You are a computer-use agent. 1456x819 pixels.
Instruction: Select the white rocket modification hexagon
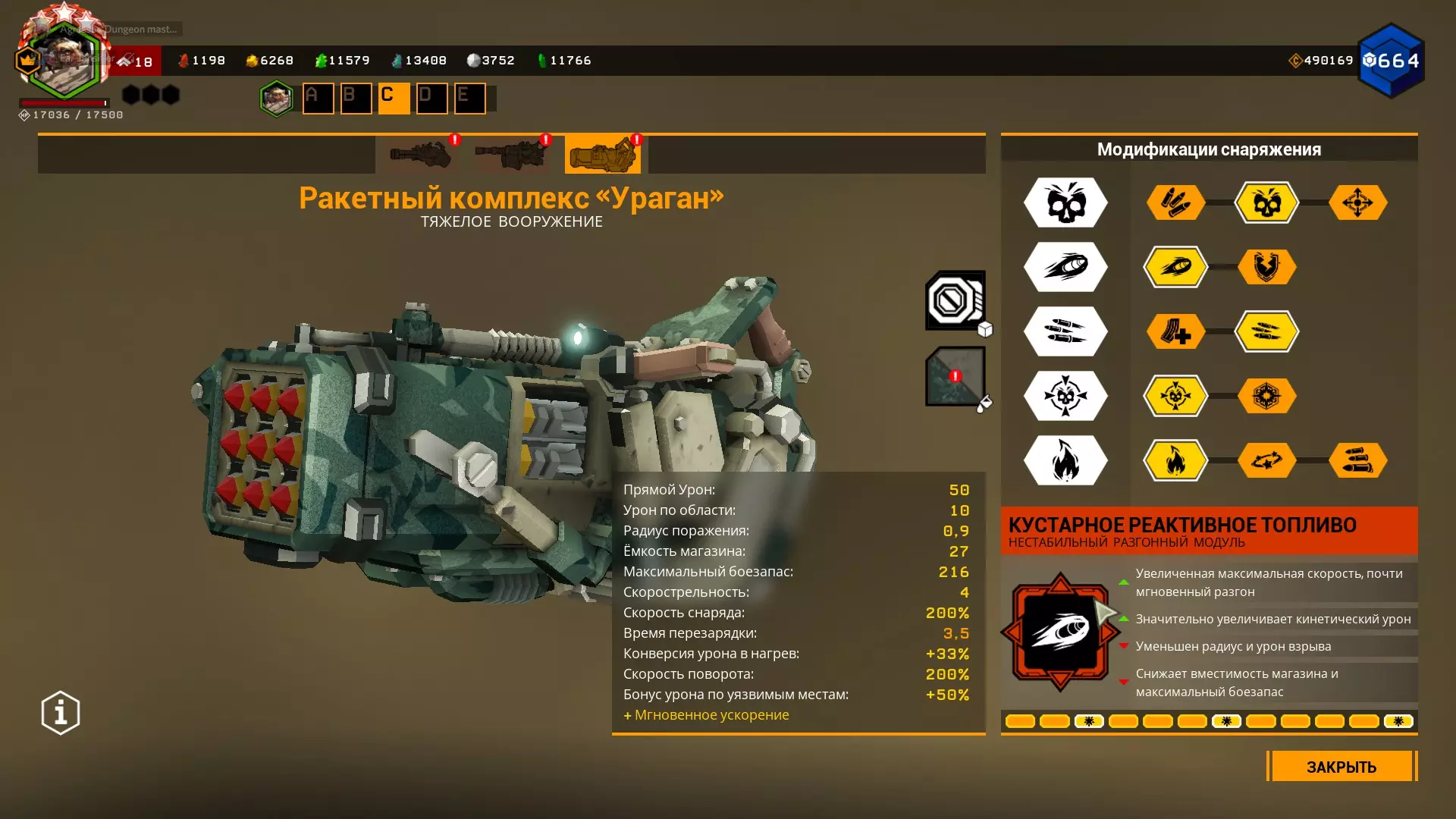(1065, 267)
